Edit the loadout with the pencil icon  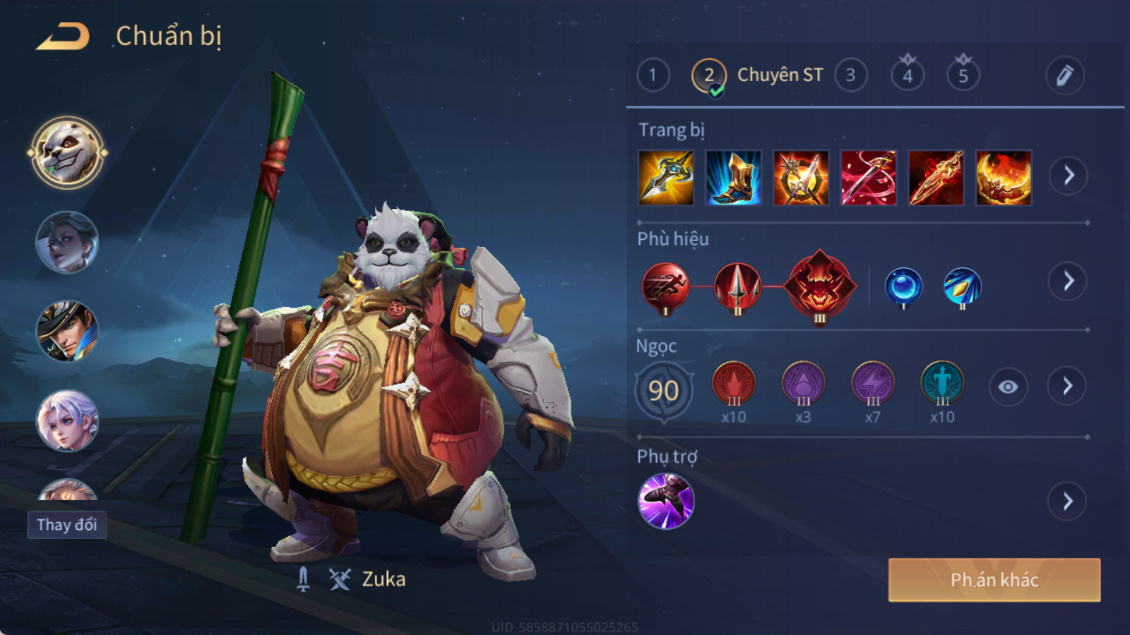point(1065,76)
